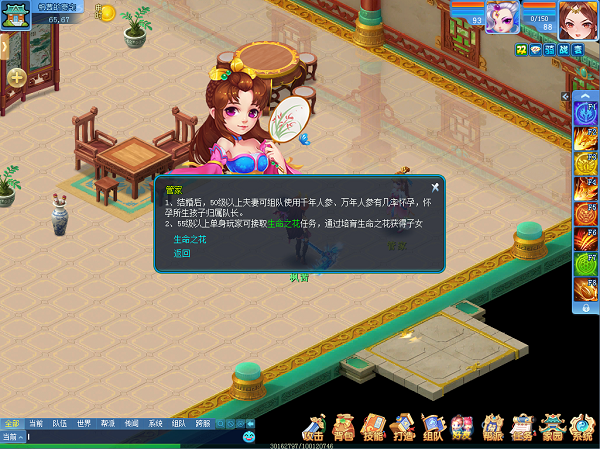Open the 攻击 attack menu
This screenshot has height=449, width=600.
(x=314, y=427)
